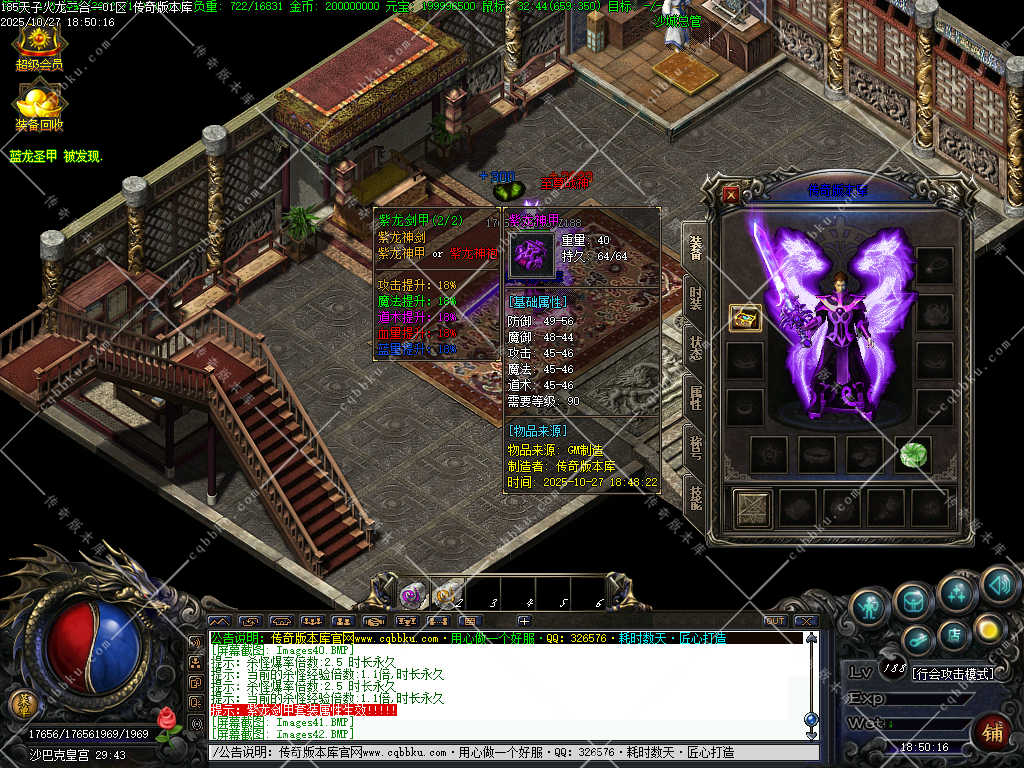Open the 铺 shop button

[x=992, y=732]
